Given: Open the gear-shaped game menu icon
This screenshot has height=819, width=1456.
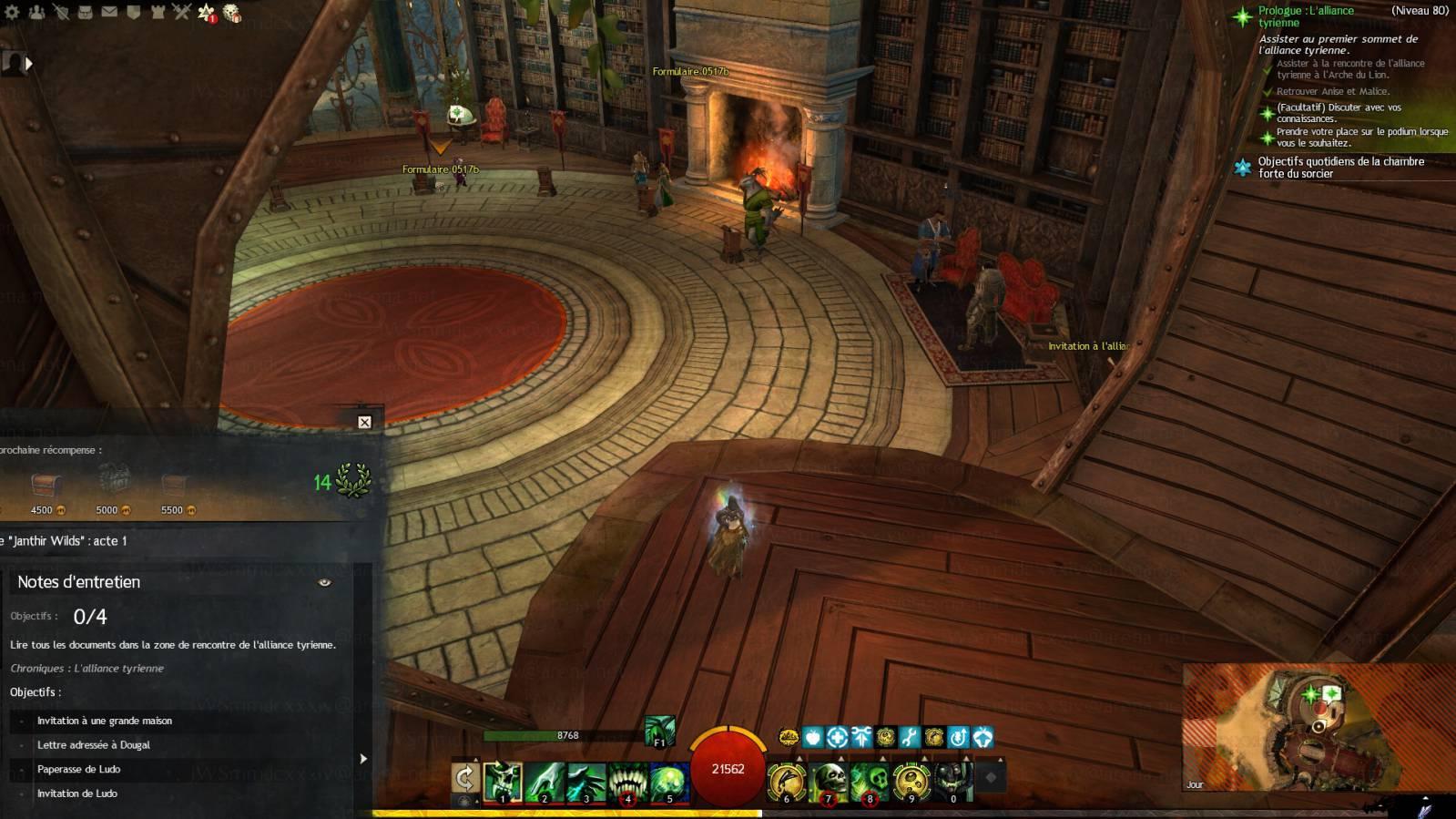Looking at the screenshot, I should 12,12.
